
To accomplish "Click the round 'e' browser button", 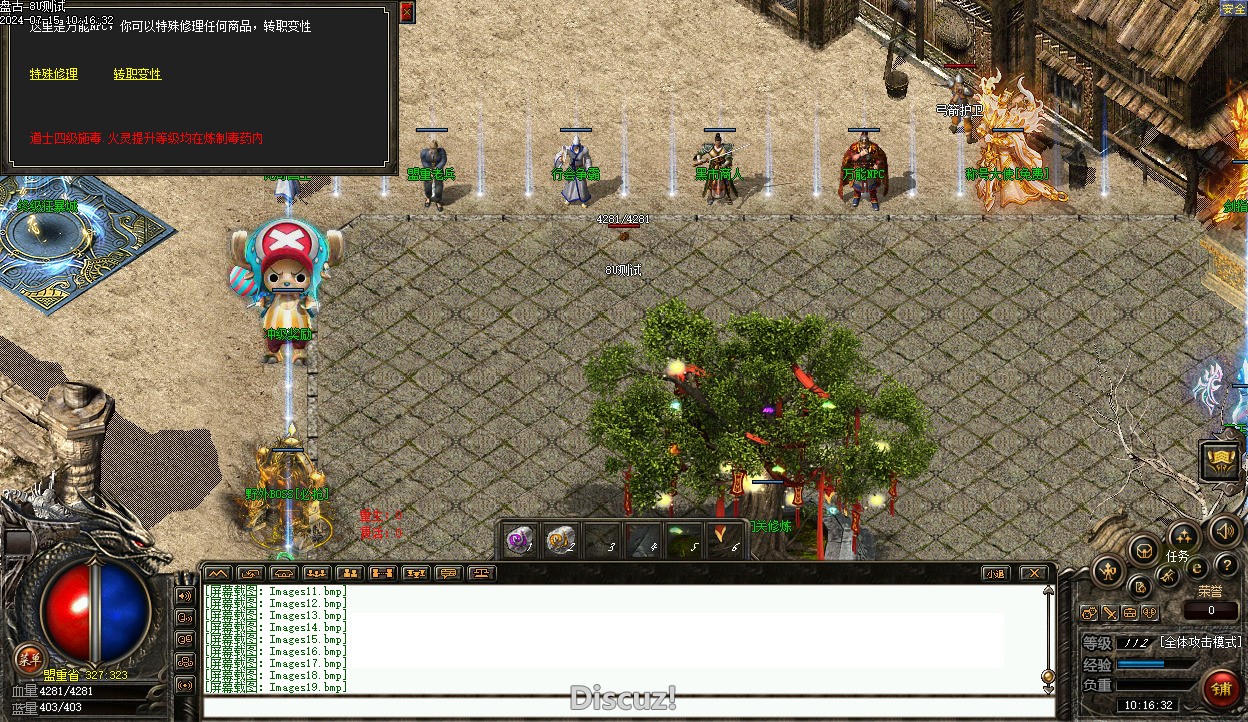I will tap(1197, 567).
